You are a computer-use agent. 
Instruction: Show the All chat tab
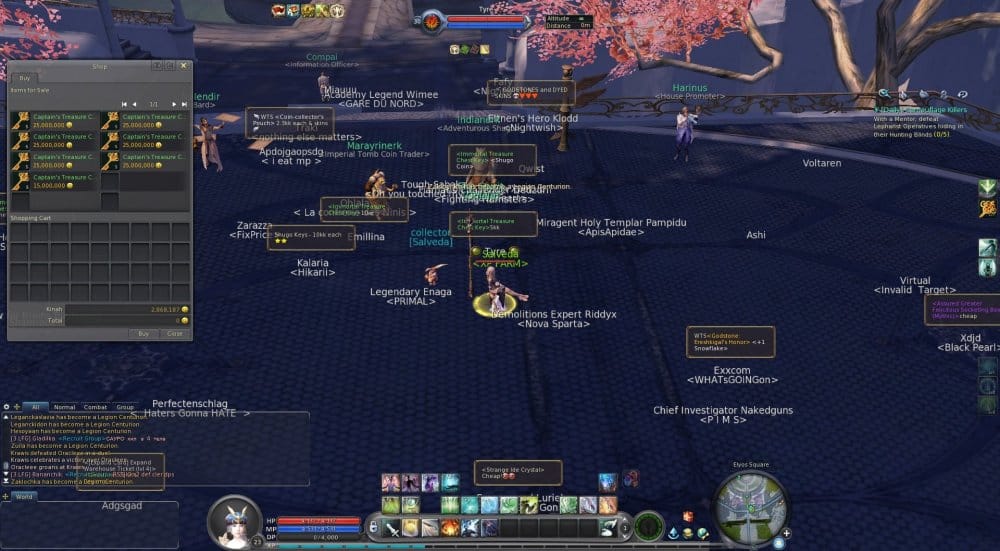point(35,407)
